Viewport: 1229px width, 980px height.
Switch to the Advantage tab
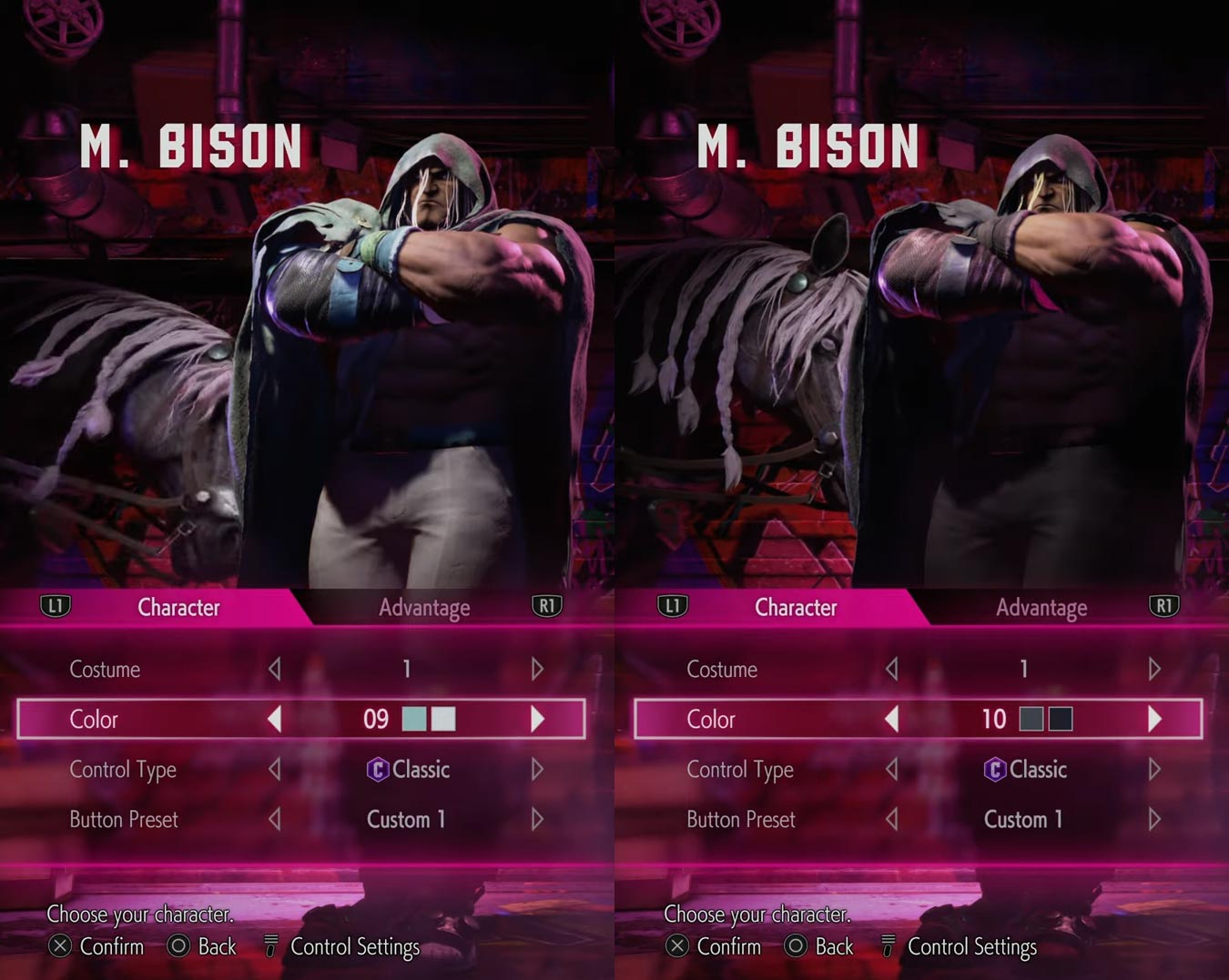(424, 607)
